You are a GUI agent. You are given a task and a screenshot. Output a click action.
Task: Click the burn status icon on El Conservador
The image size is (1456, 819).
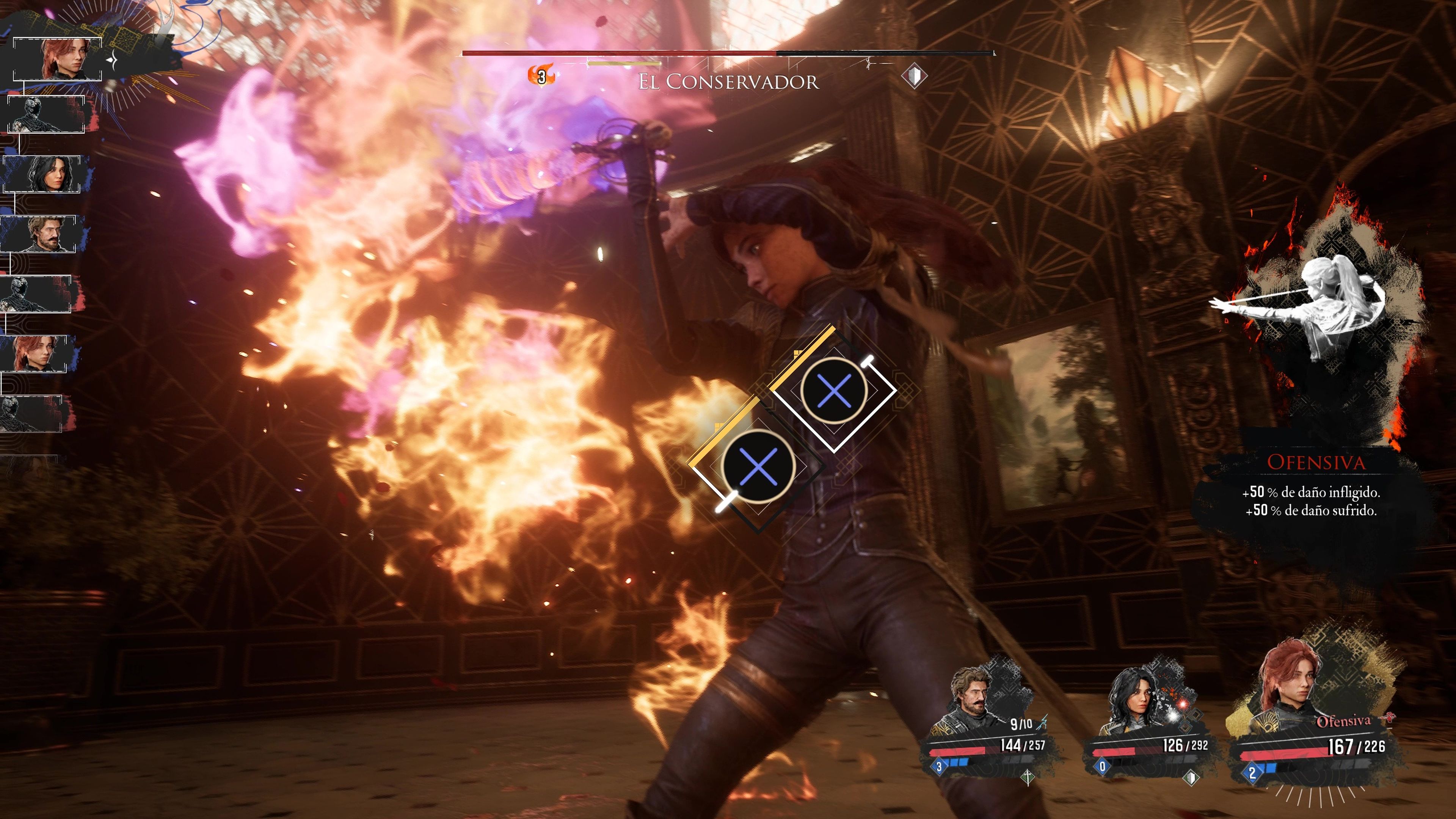pos(541,76)
